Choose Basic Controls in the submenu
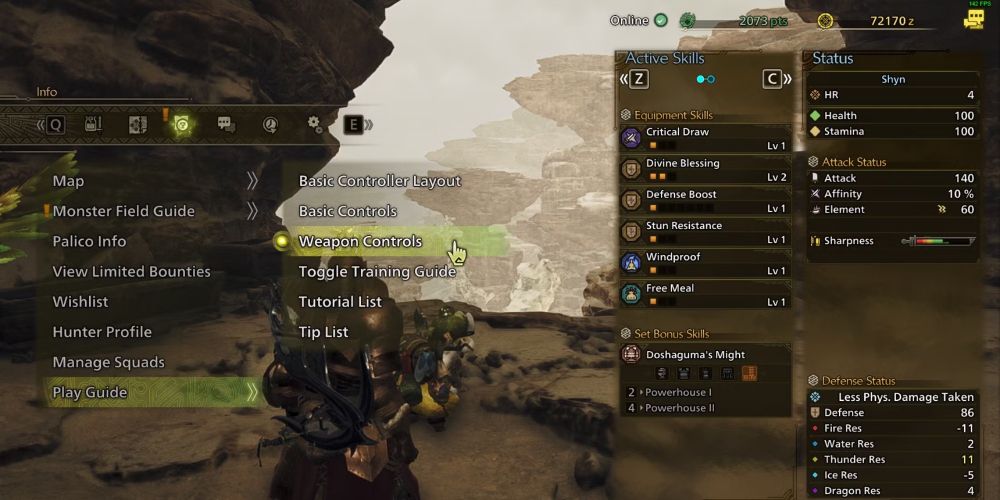 [348, 211]
